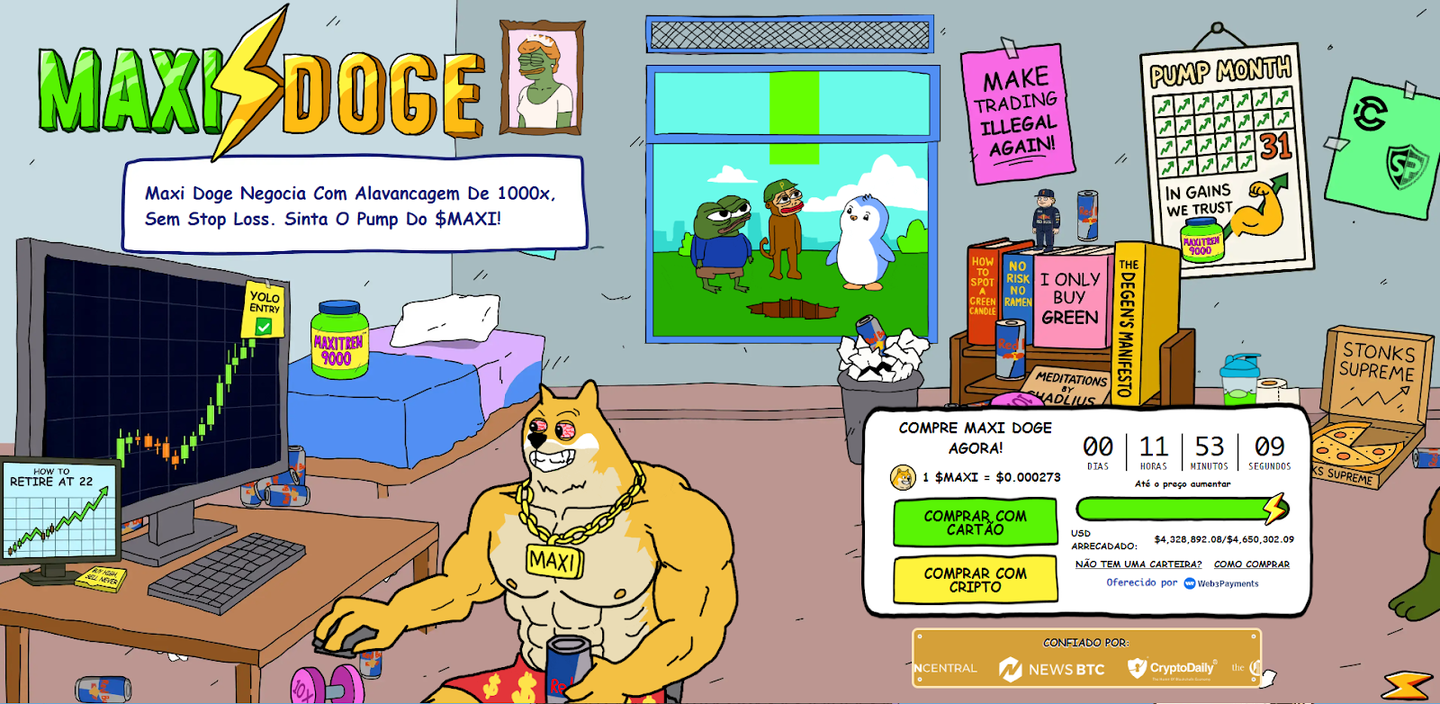Select the CryptoDaily logo in Confiado Por

(1171, 668)
